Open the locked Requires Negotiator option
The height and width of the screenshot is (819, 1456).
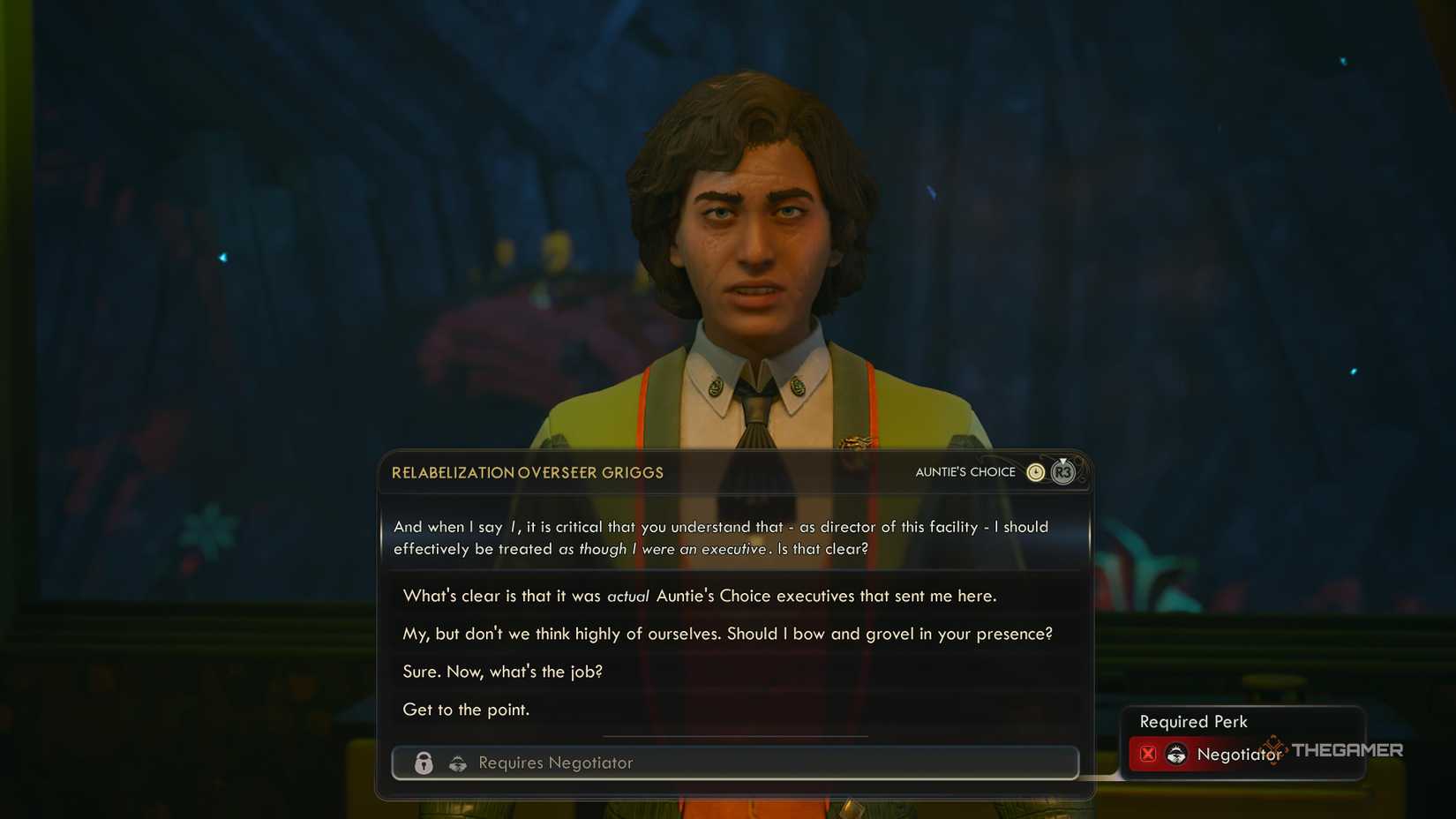tap(735, 763)
